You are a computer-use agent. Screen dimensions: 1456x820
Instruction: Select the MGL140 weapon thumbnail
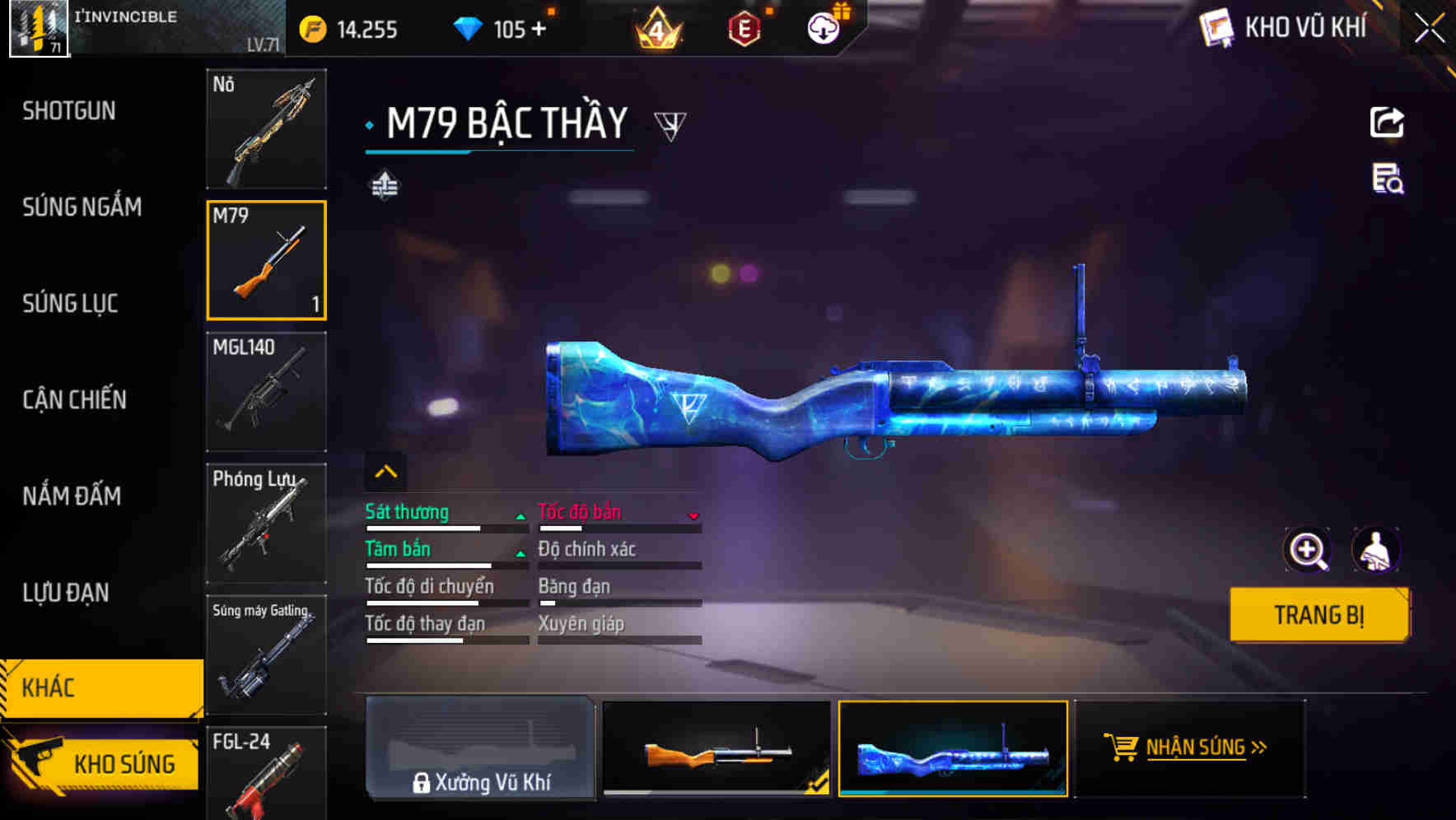pyautogui.click(x=266, y=394)
